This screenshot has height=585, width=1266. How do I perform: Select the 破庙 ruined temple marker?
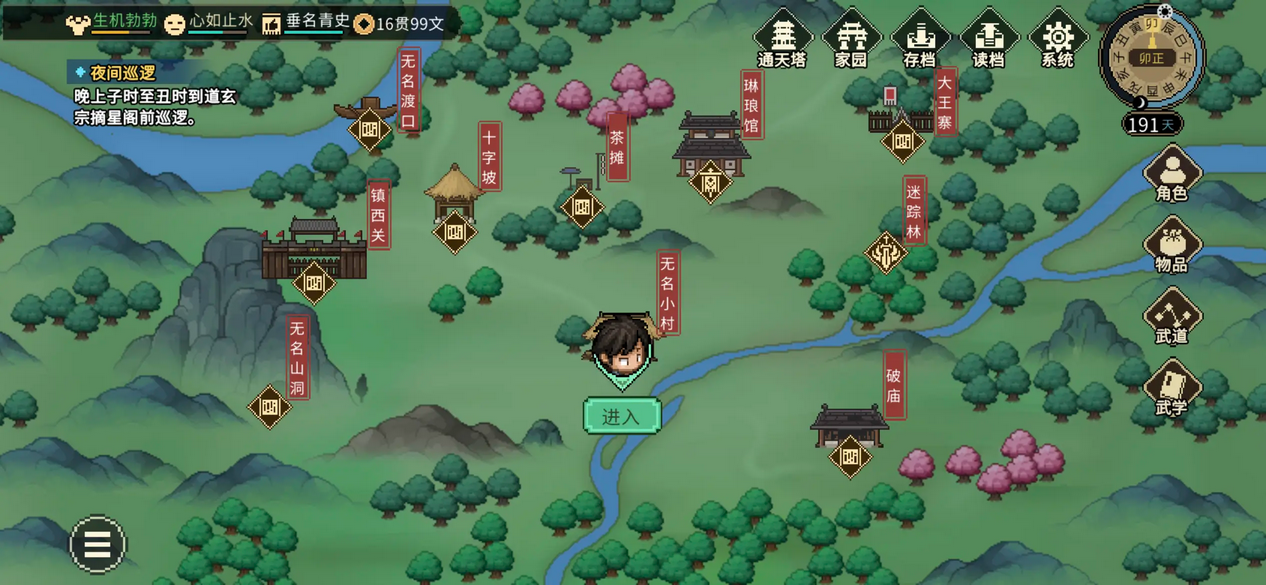[850, 456]
